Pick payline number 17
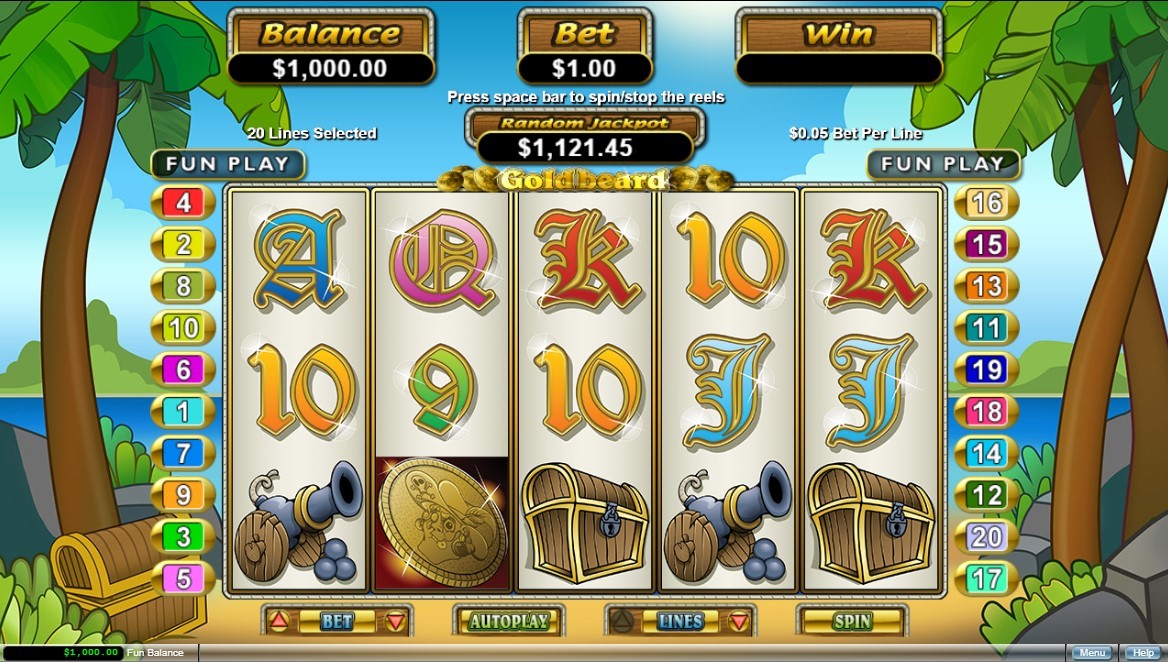1168x662 pixels. coord(986,578)
